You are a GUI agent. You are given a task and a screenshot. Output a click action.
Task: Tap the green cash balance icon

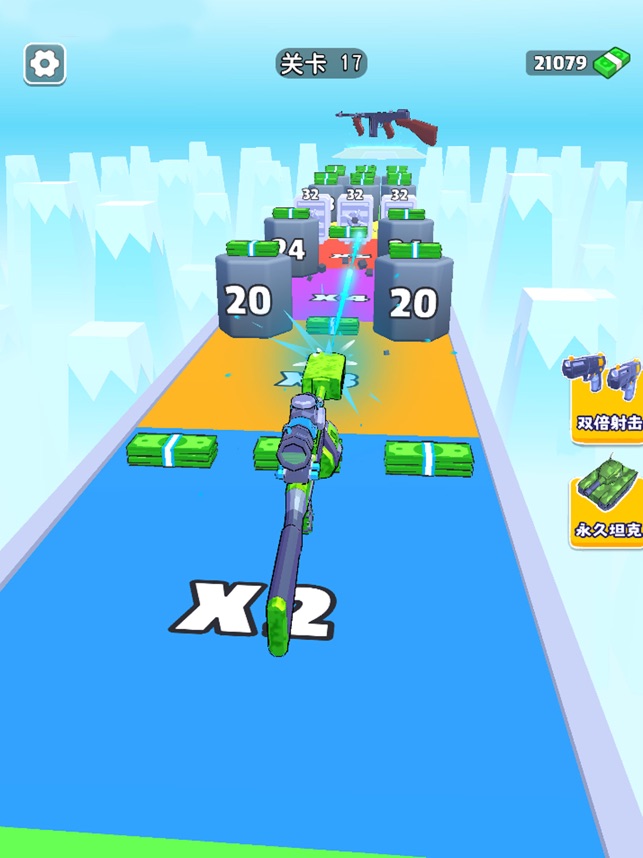point(609,63)
